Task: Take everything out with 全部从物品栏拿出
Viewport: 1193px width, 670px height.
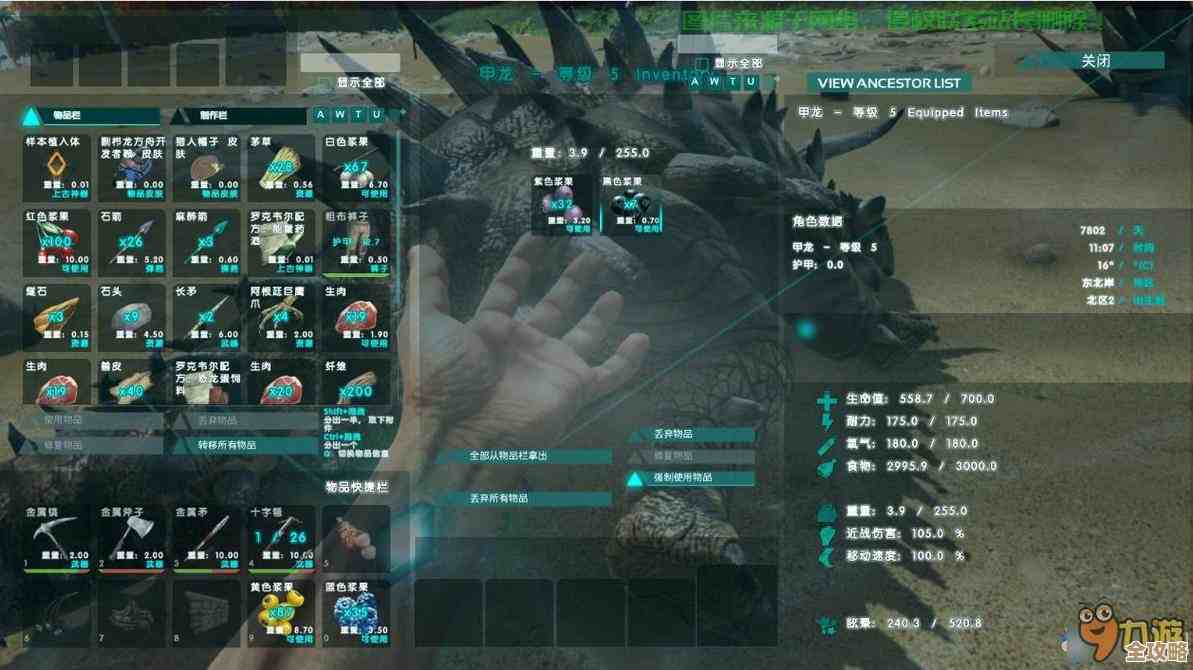Action: click(523, 456)
